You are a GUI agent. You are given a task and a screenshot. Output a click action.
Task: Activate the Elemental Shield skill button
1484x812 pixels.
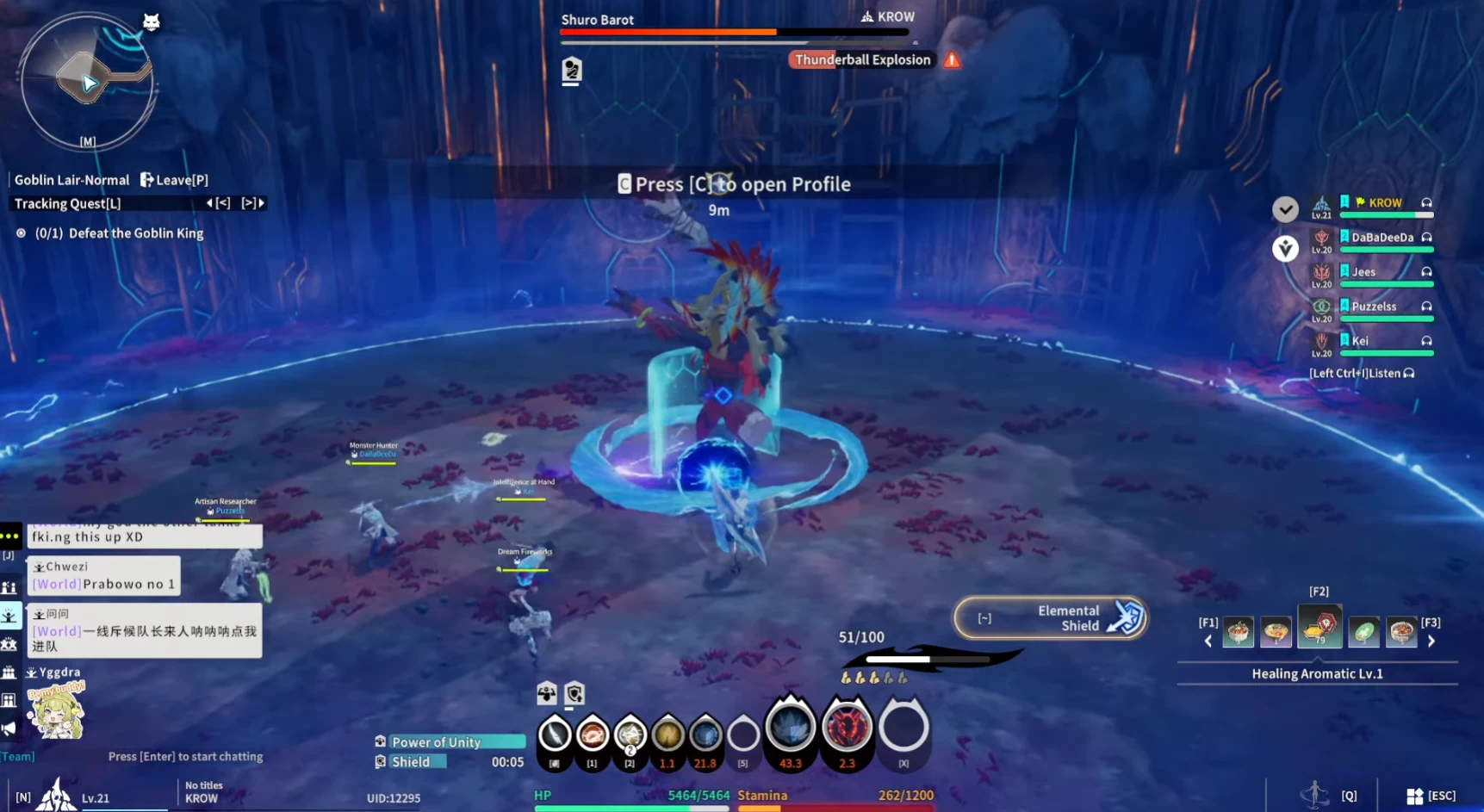[x=1050, y=618]
